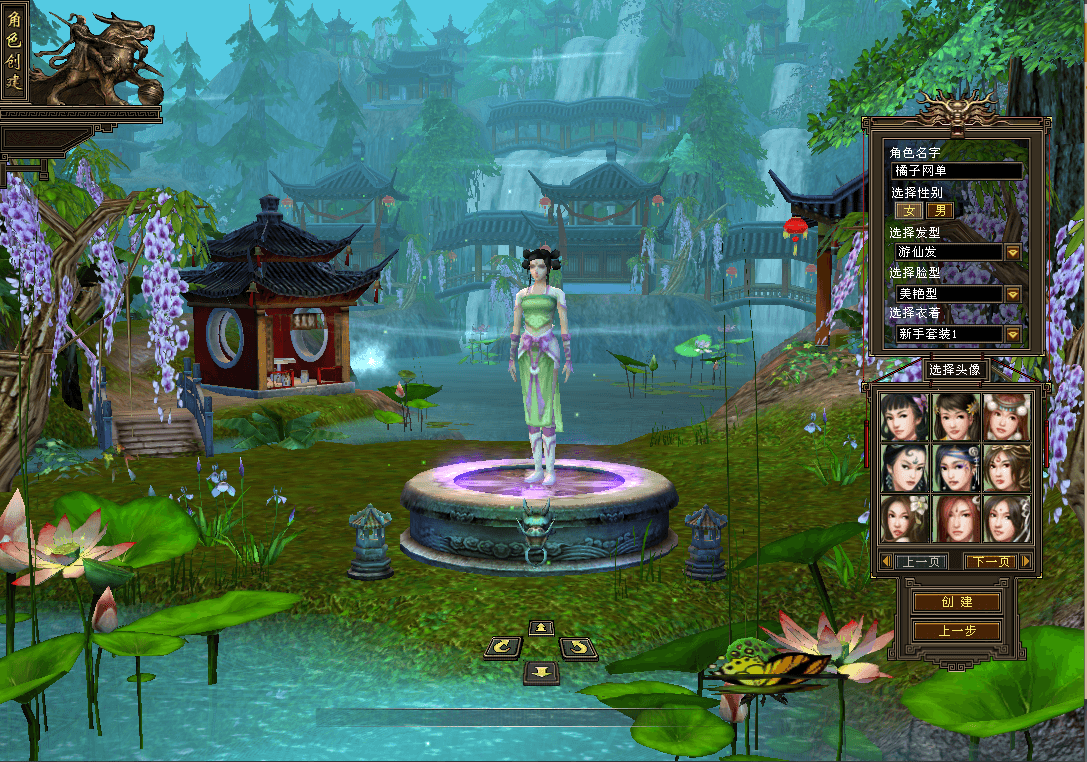This screenshot has width=1087, height=762.
Task: Choose the portrait with blue headband
Action: click(x=956, y=468)
